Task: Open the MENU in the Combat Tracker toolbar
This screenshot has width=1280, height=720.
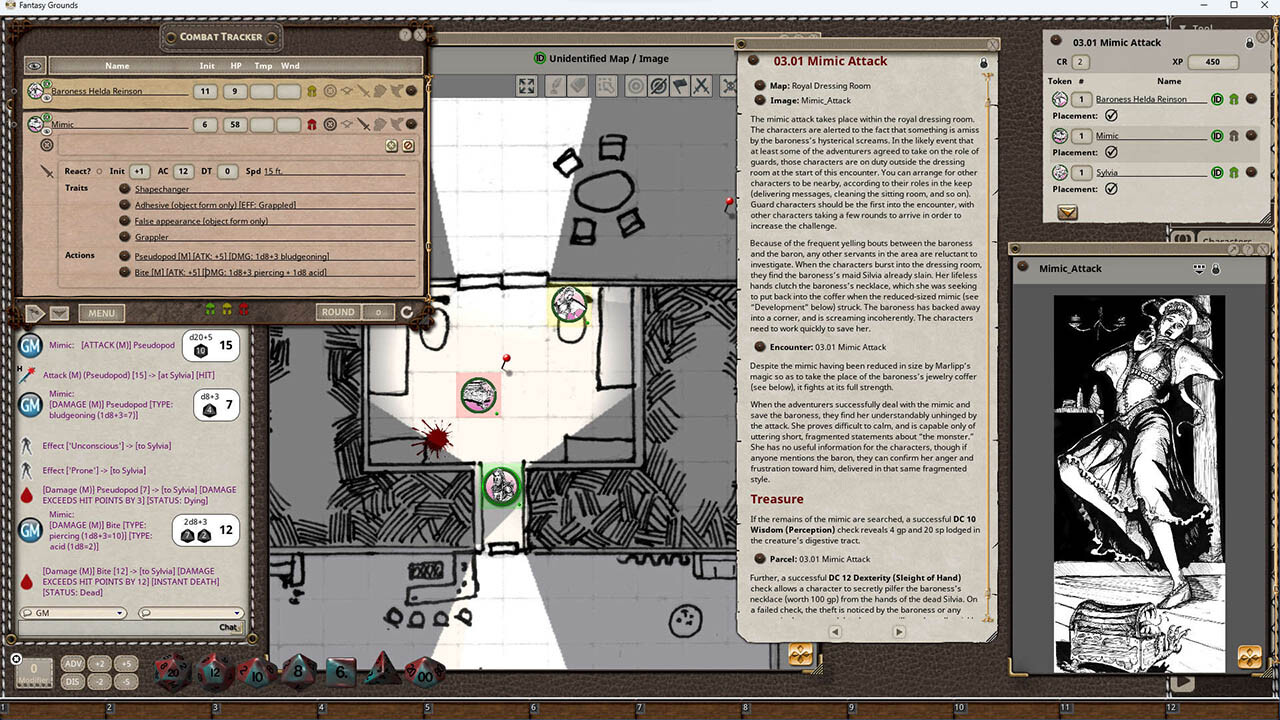Action: [101, 313]
